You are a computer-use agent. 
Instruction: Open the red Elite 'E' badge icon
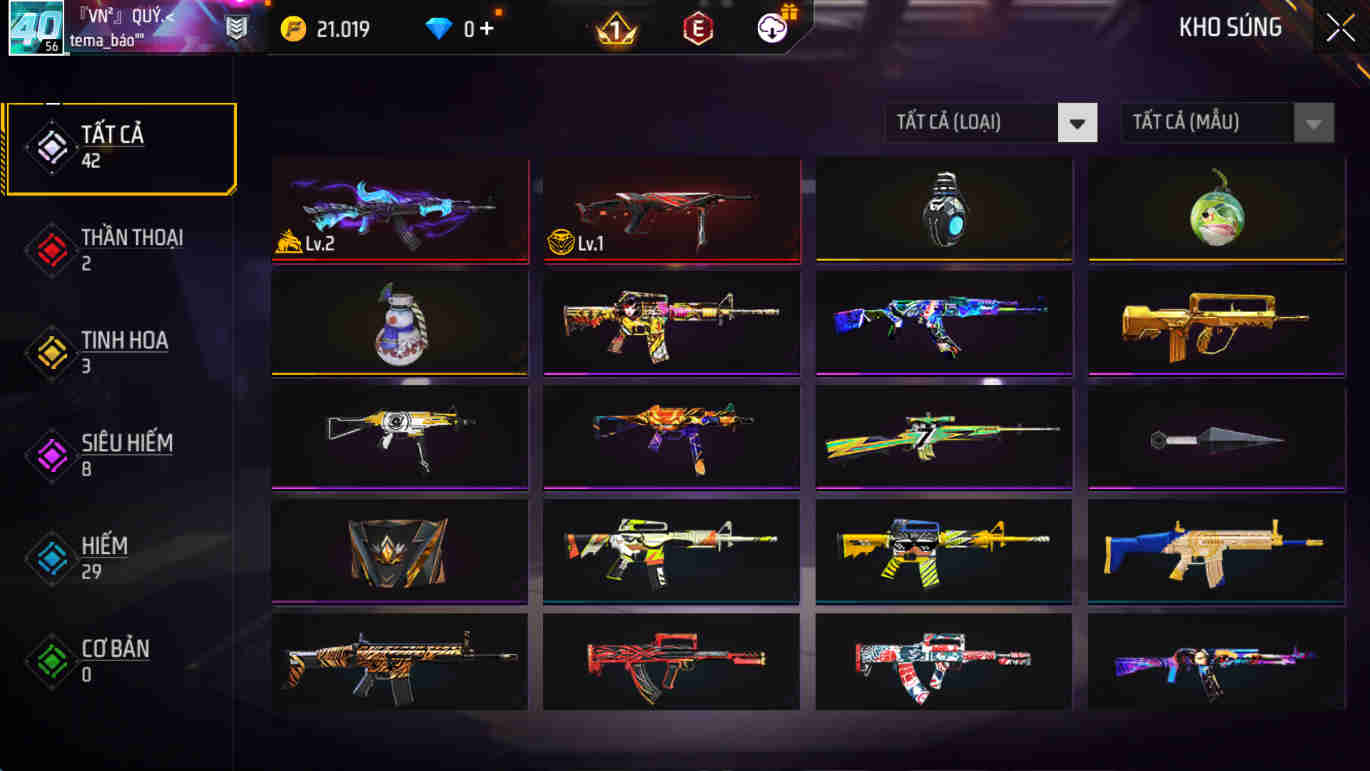pos(697,28)
